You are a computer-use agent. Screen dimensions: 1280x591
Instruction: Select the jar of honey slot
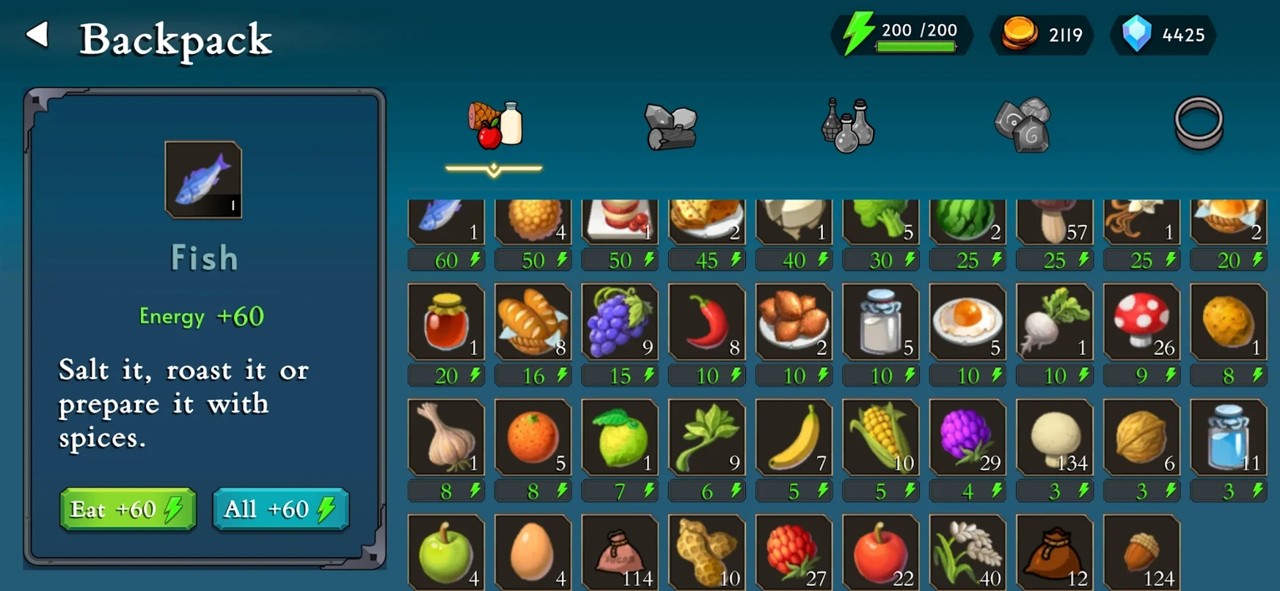pyautogui.click(x=446, y=322)
